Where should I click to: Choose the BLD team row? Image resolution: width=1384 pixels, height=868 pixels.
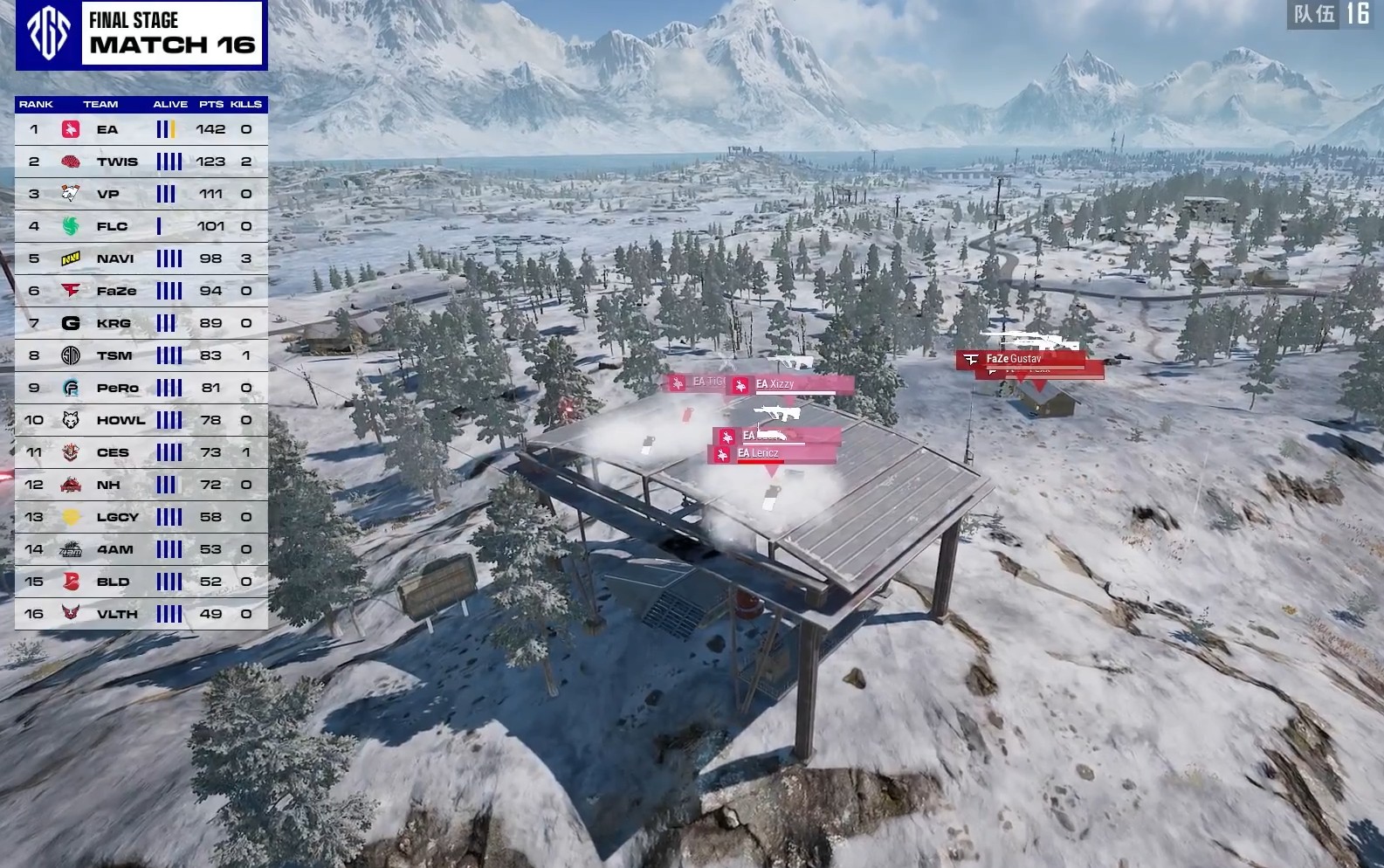pyautogui.click(x=141, y=582)
